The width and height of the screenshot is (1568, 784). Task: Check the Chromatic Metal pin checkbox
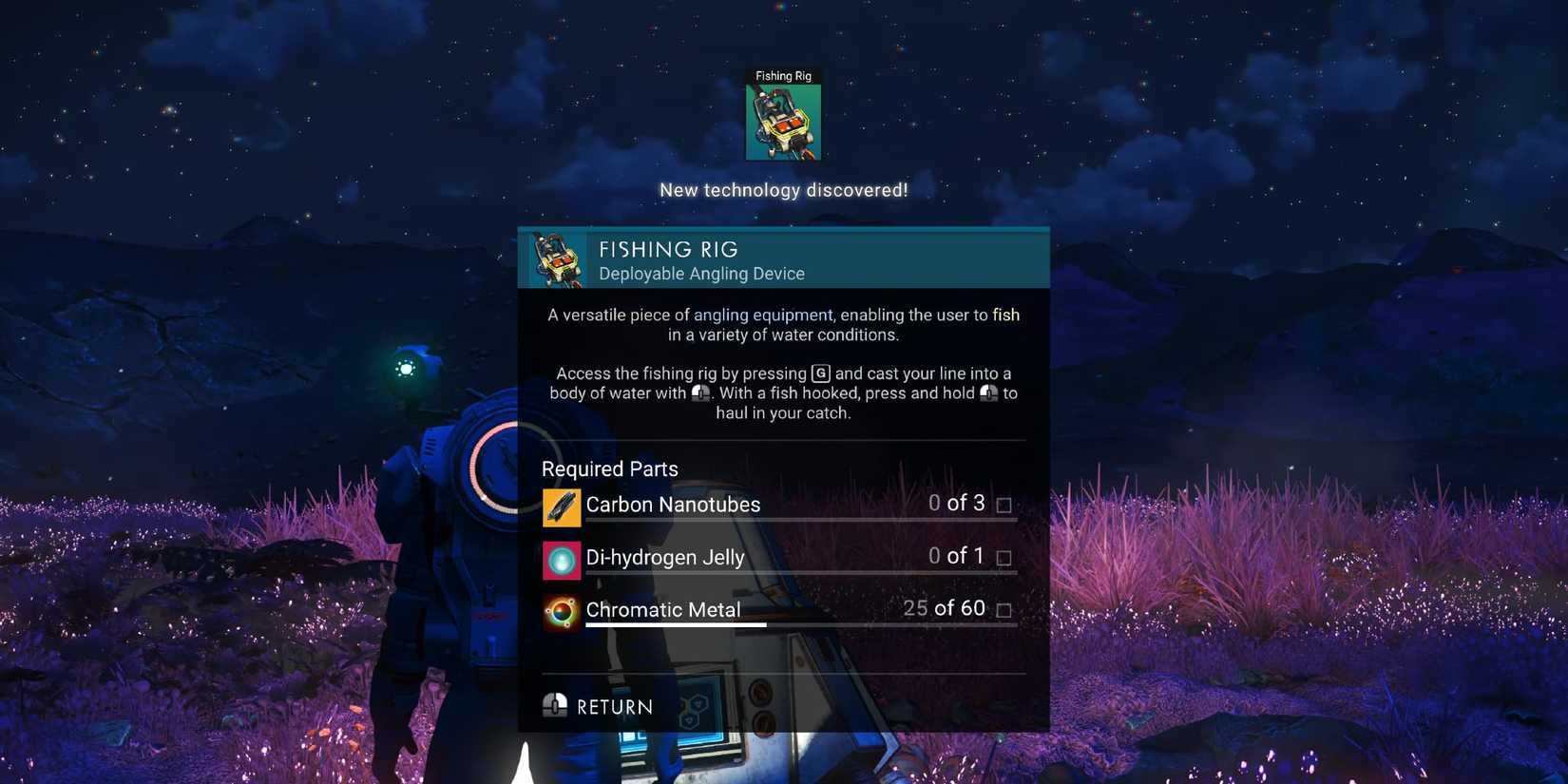pyautogui.click(x=1004, y=611)
